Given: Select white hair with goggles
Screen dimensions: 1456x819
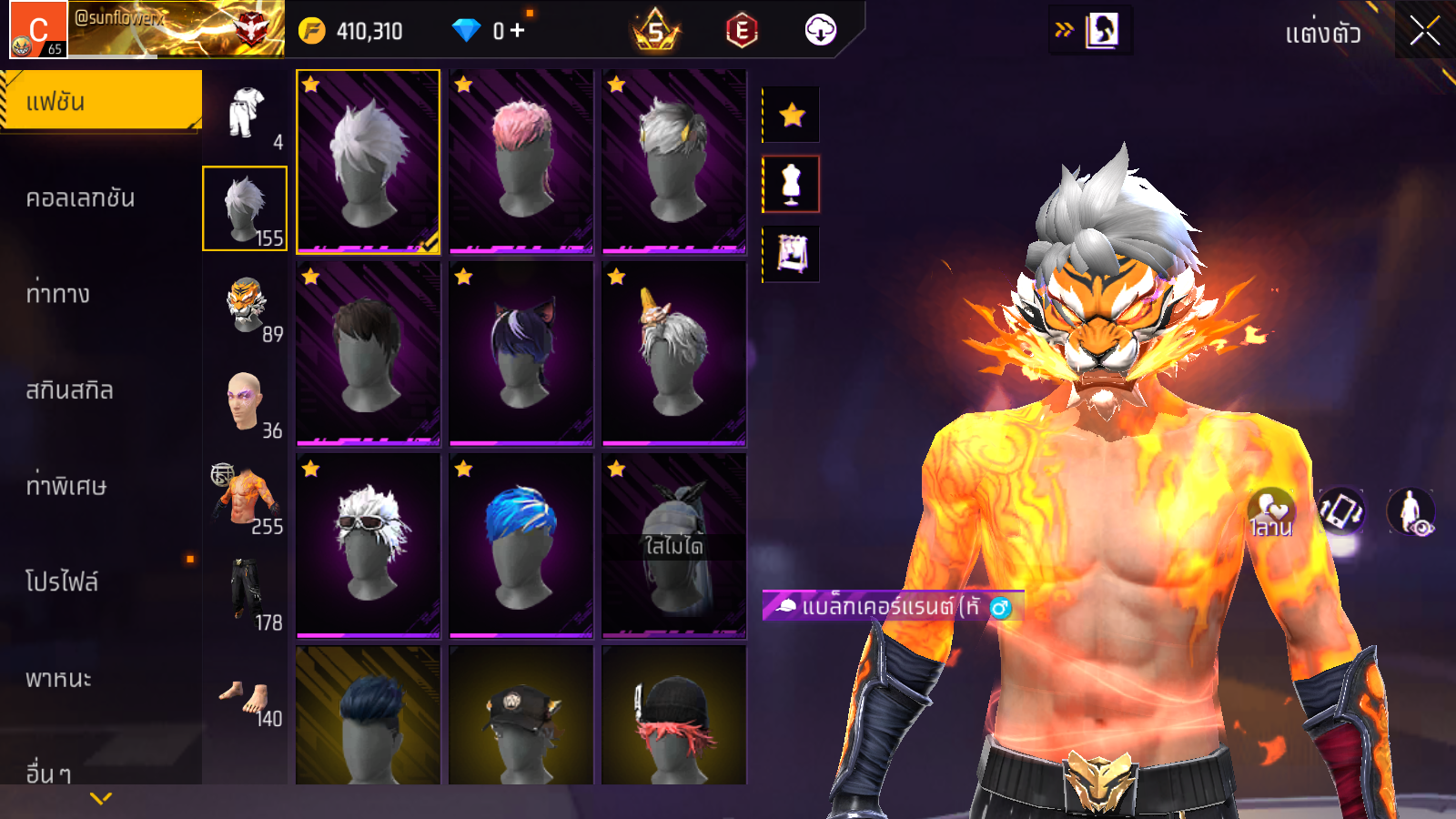Looking at the screenshot, I should (x=368, y=545).
